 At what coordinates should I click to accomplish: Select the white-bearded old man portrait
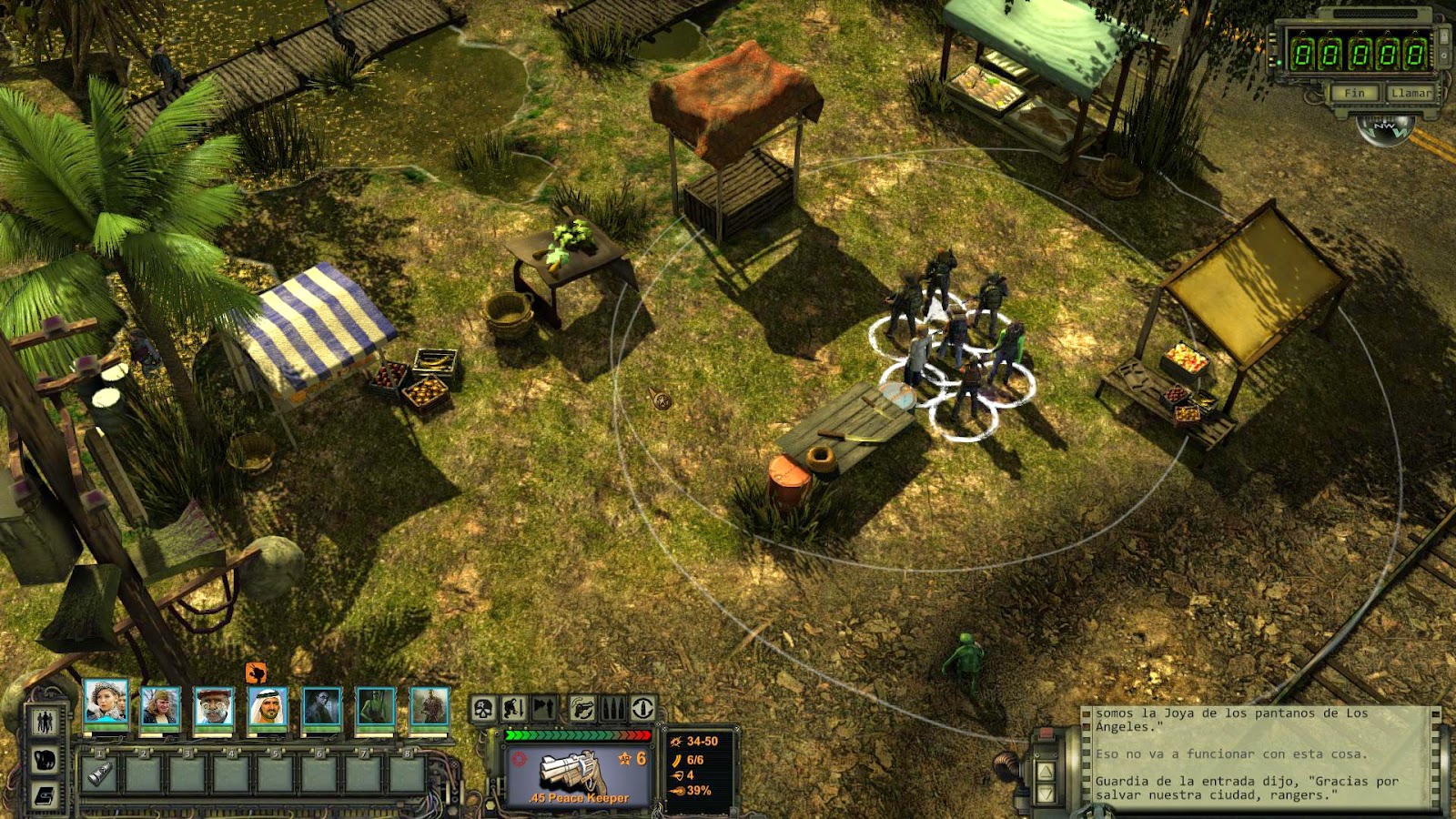214,707
